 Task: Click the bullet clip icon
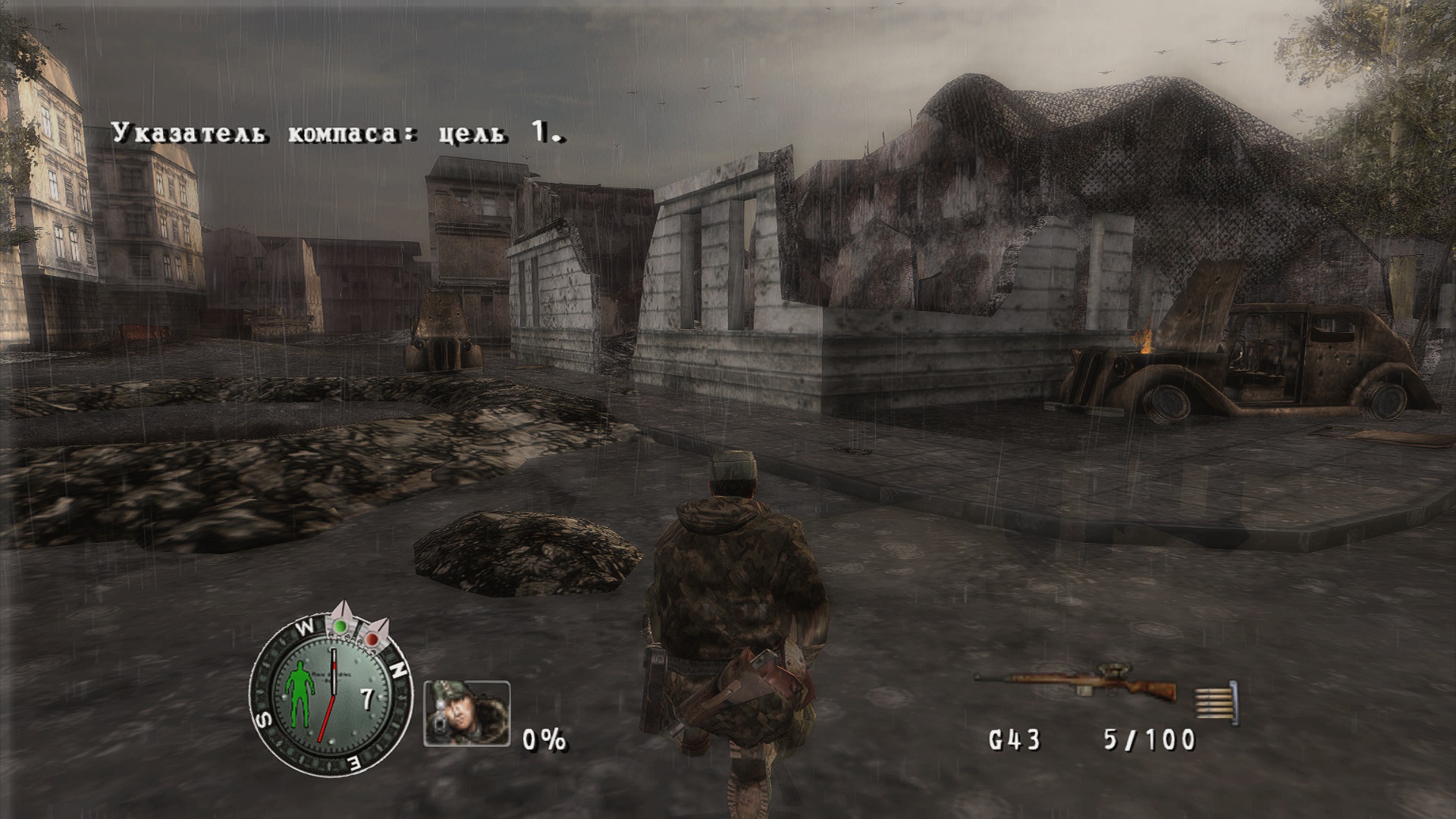point(1216,701)
